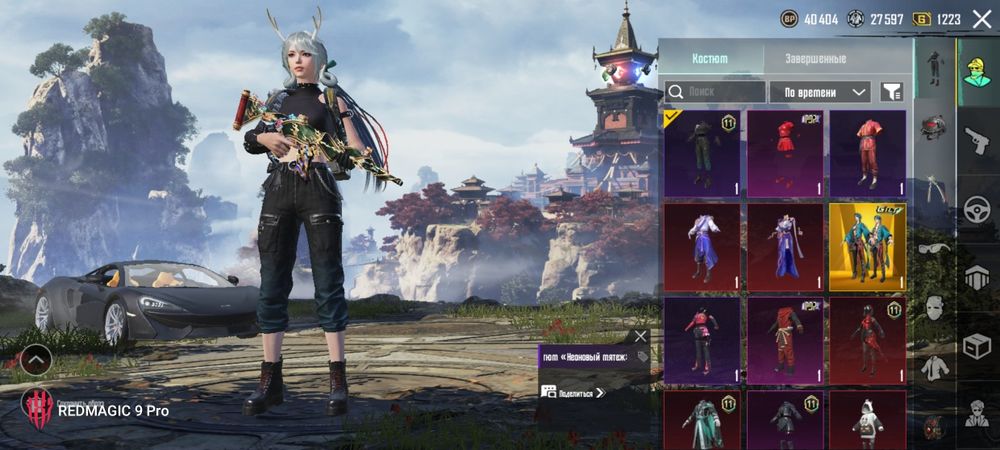Open the steering wheel vehicle category
Screen dimensions: 1000x450
coord(977,210)
